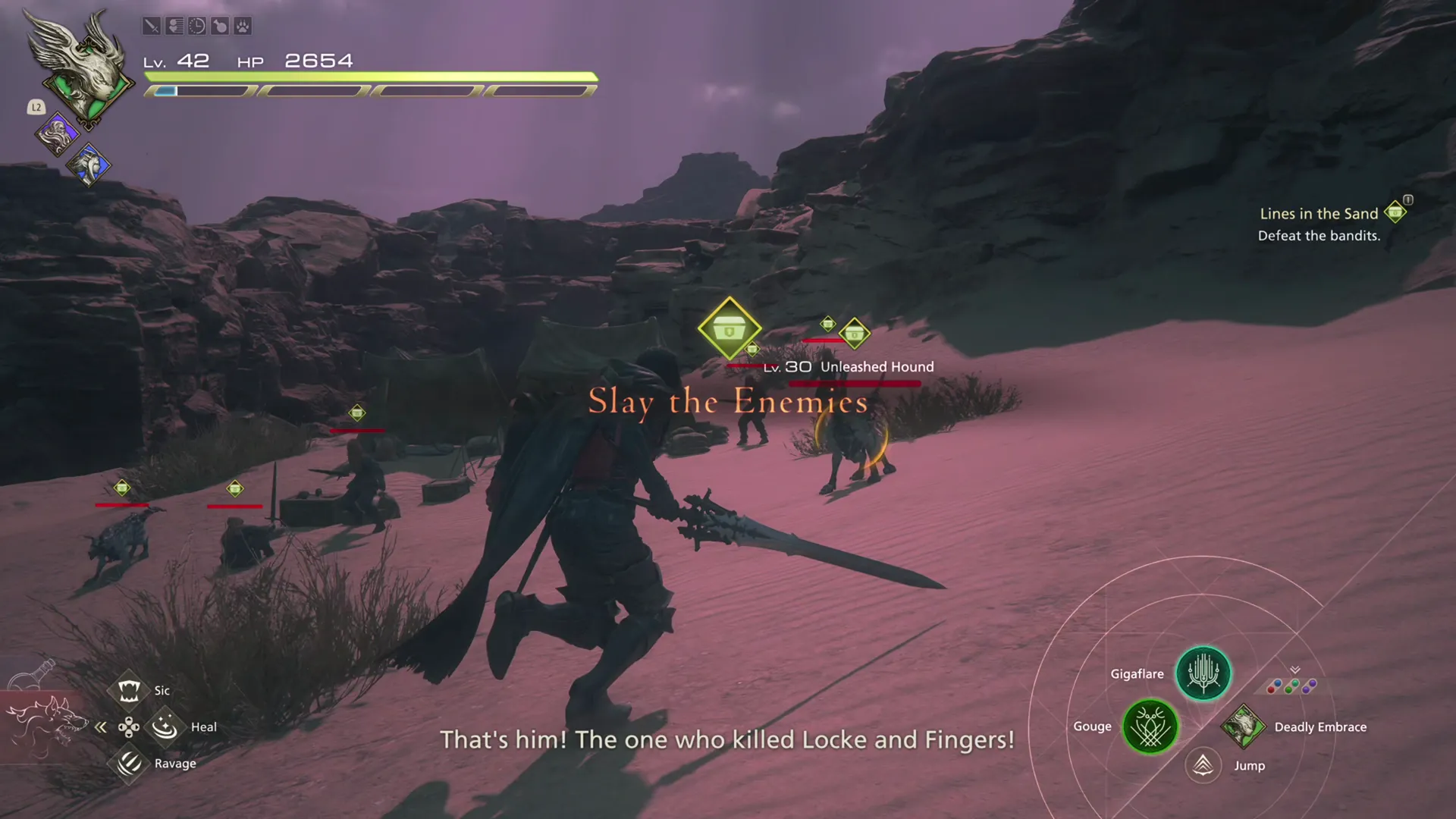The width and height of the screenshot is (1456, 819).
Task: Activate the Gouge ability icon
Action: tap(1150, 726)
